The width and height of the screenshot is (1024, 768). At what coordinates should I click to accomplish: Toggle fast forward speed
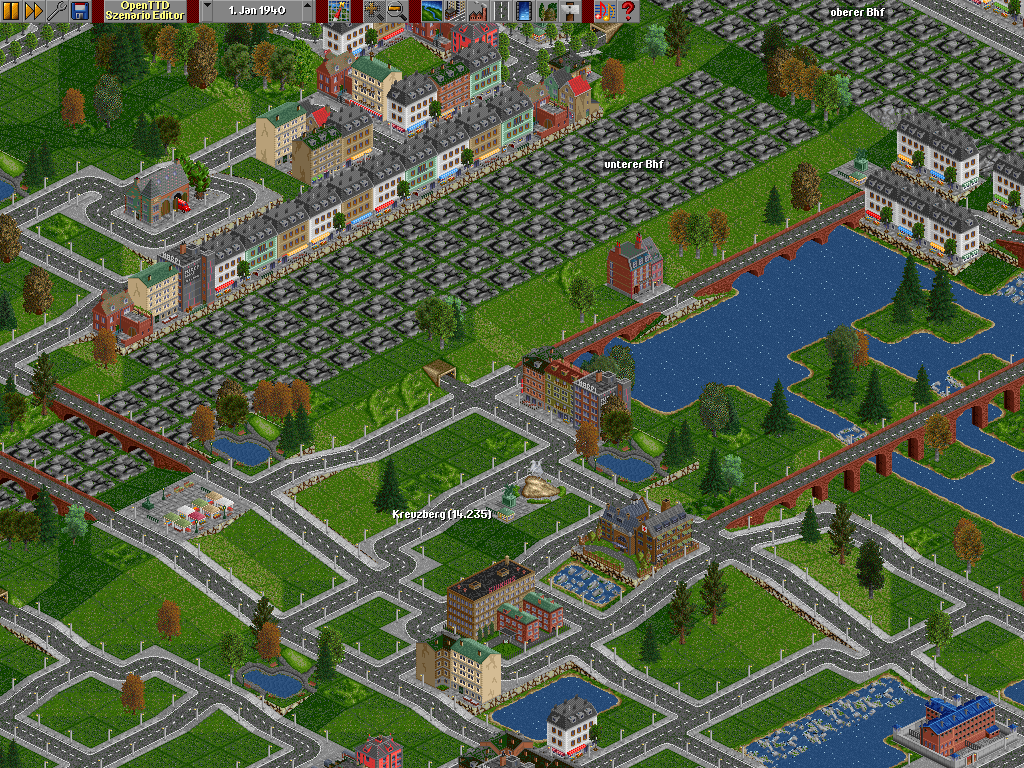coord(33,11)
